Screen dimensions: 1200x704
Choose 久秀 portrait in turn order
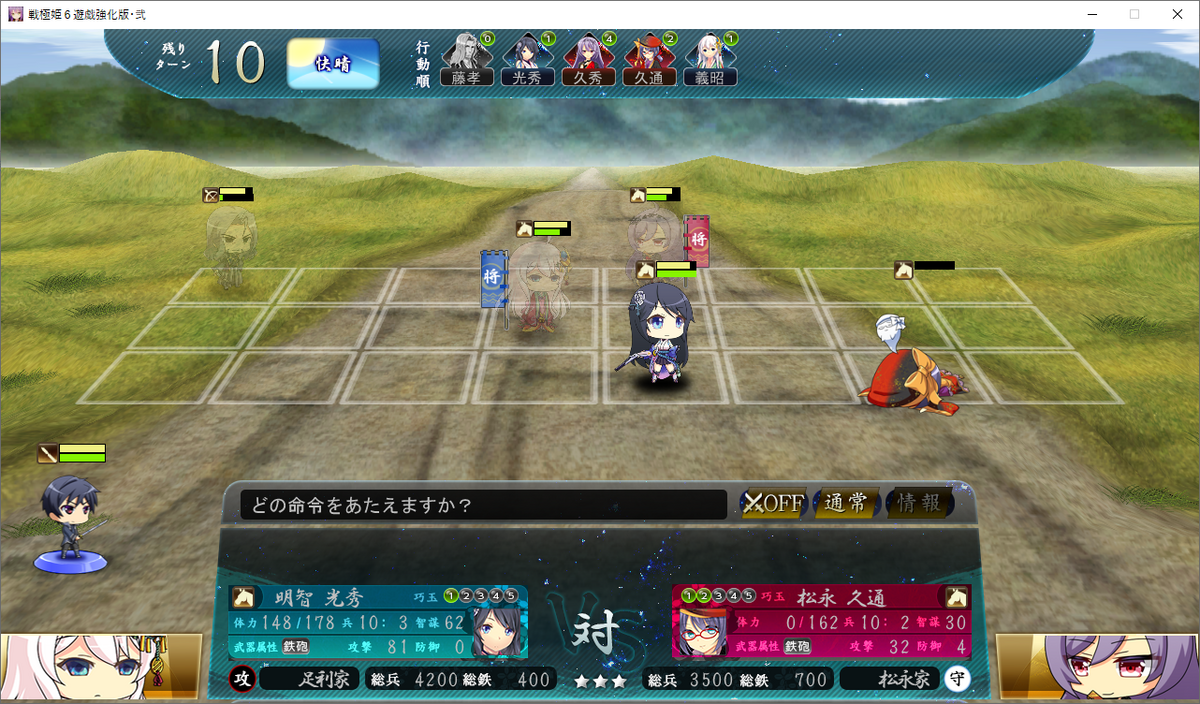(x=588, y=60)
